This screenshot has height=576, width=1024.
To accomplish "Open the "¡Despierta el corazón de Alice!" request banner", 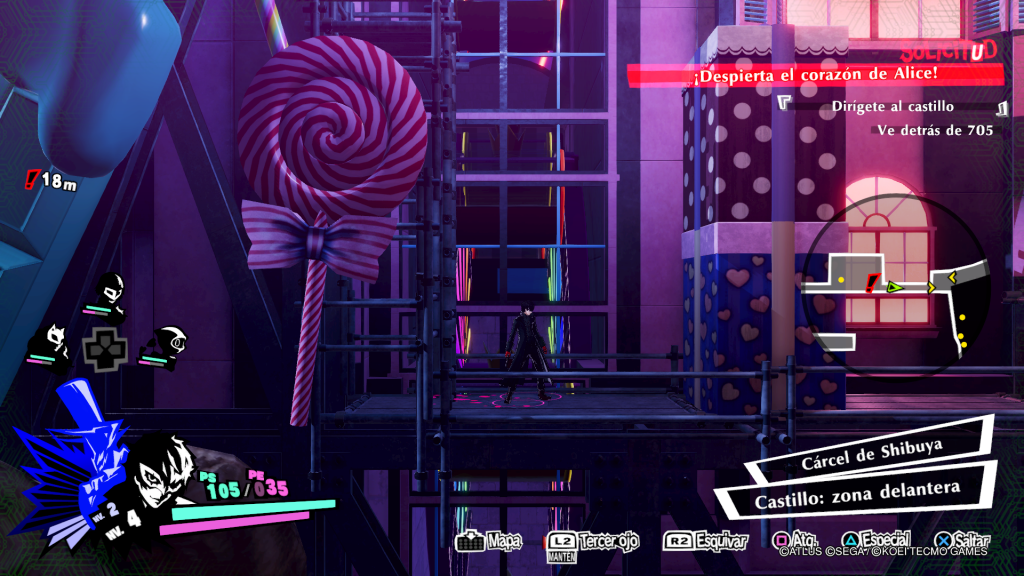I will pyautogui.click(x=814, y=75).
